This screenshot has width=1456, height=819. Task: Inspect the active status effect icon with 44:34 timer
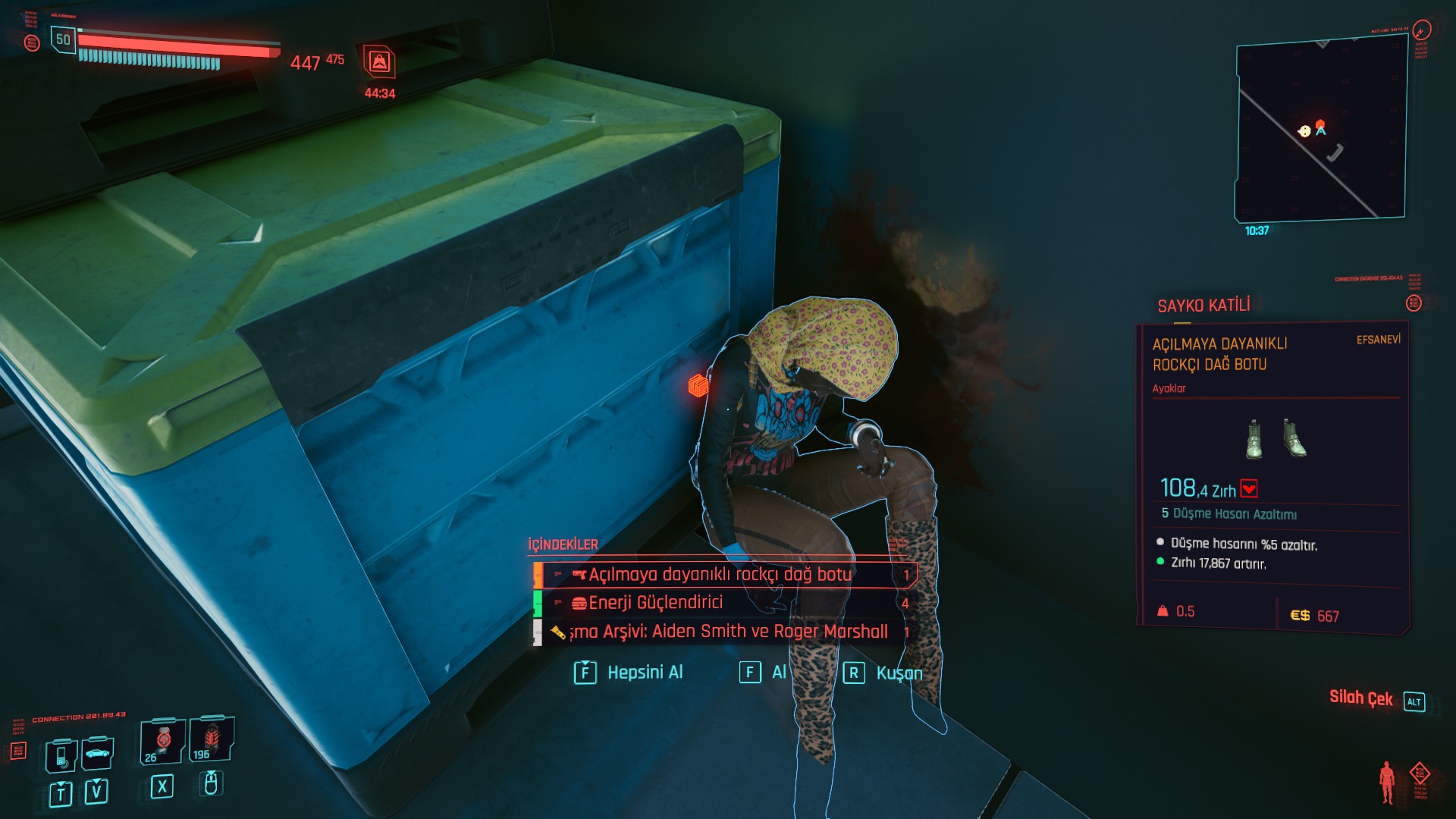[x=379, y=62]
